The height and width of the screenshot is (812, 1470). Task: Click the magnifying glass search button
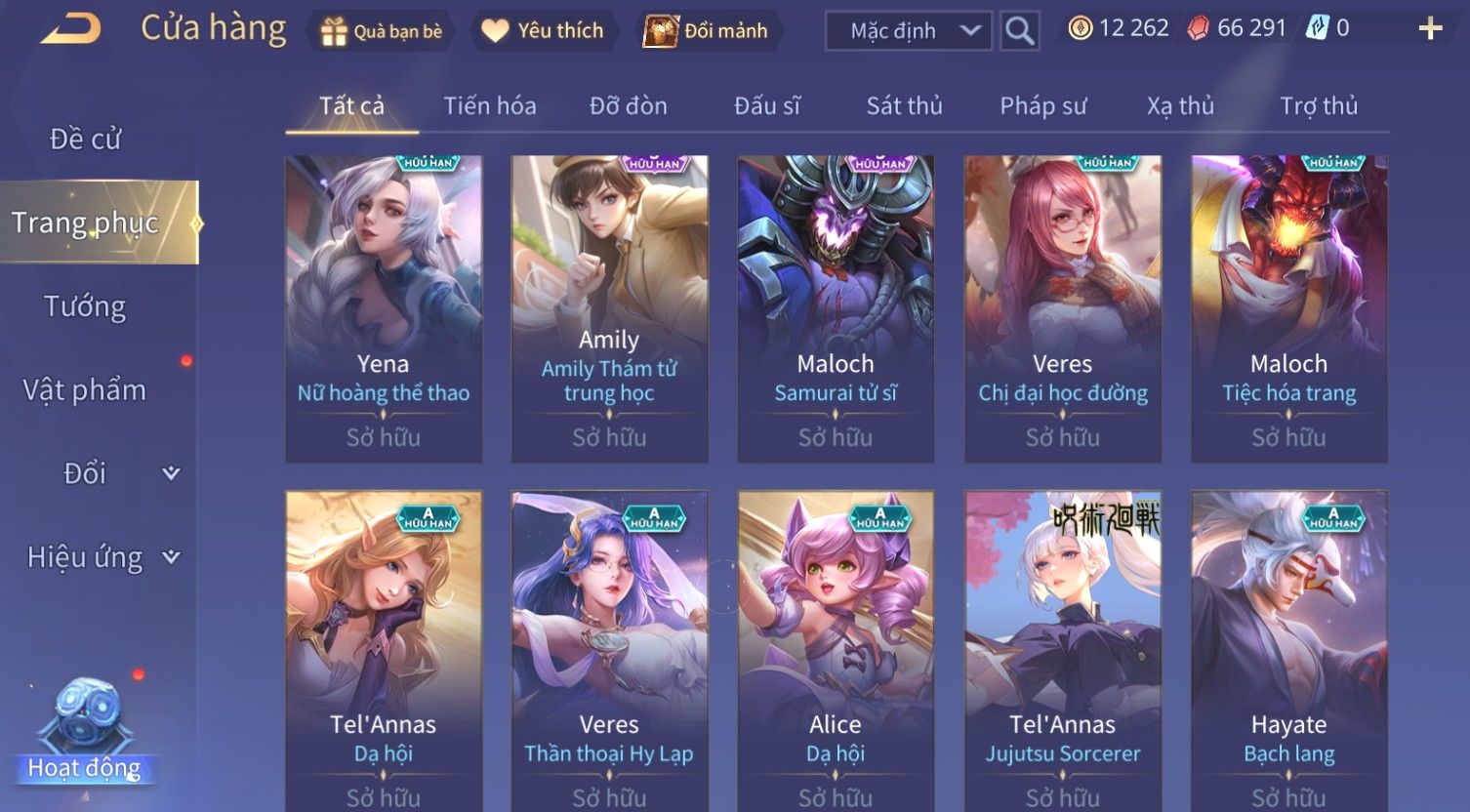(x=1020, y=31)
